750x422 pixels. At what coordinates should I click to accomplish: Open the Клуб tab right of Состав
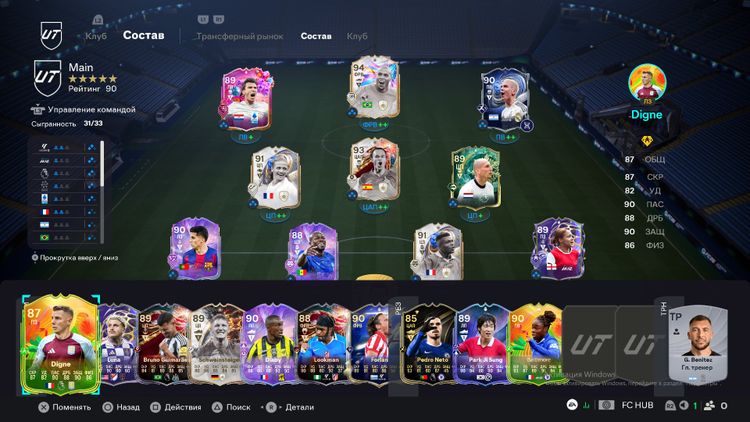(357, 36)
